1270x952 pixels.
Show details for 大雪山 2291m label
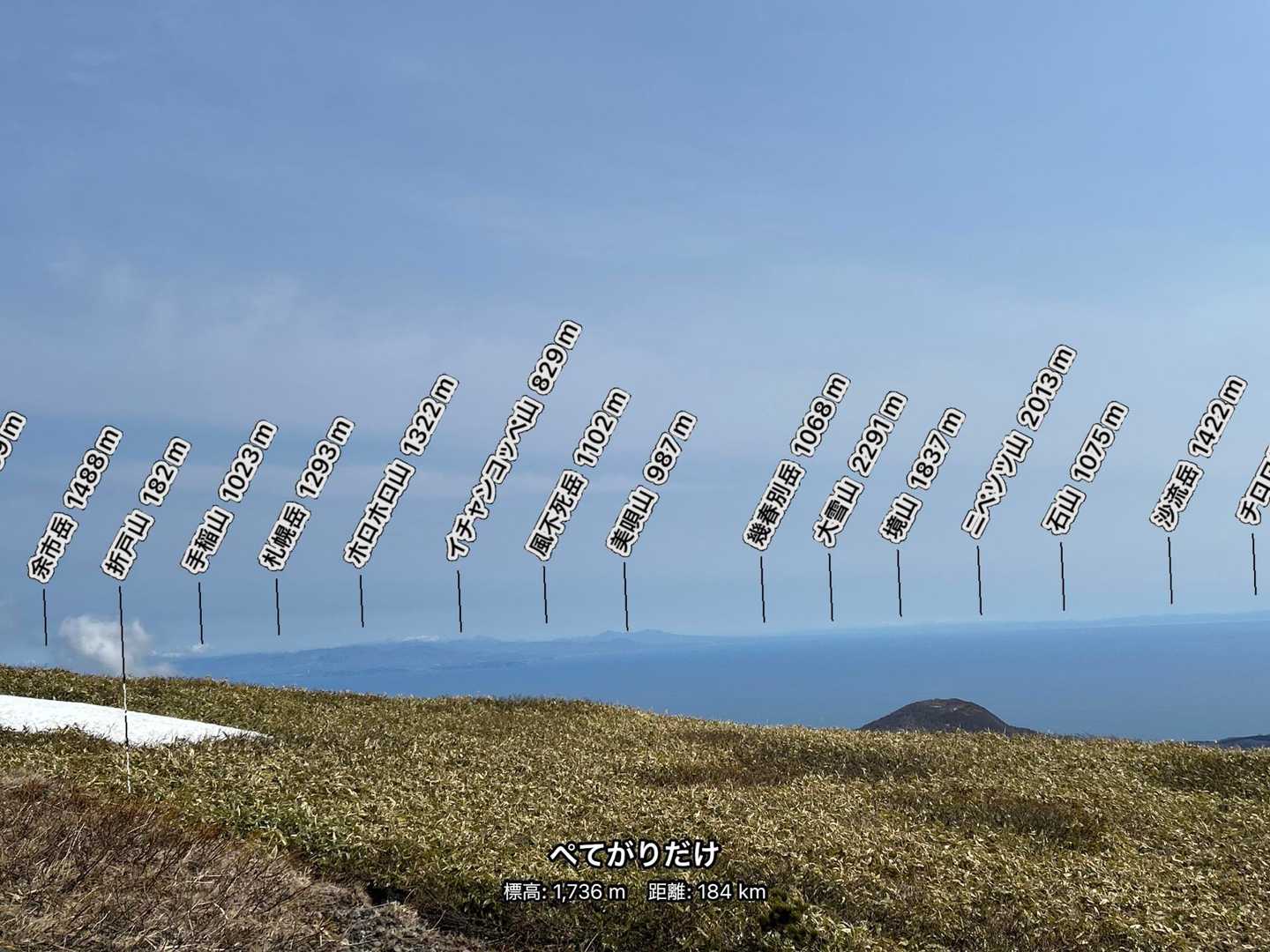(859, 471)
